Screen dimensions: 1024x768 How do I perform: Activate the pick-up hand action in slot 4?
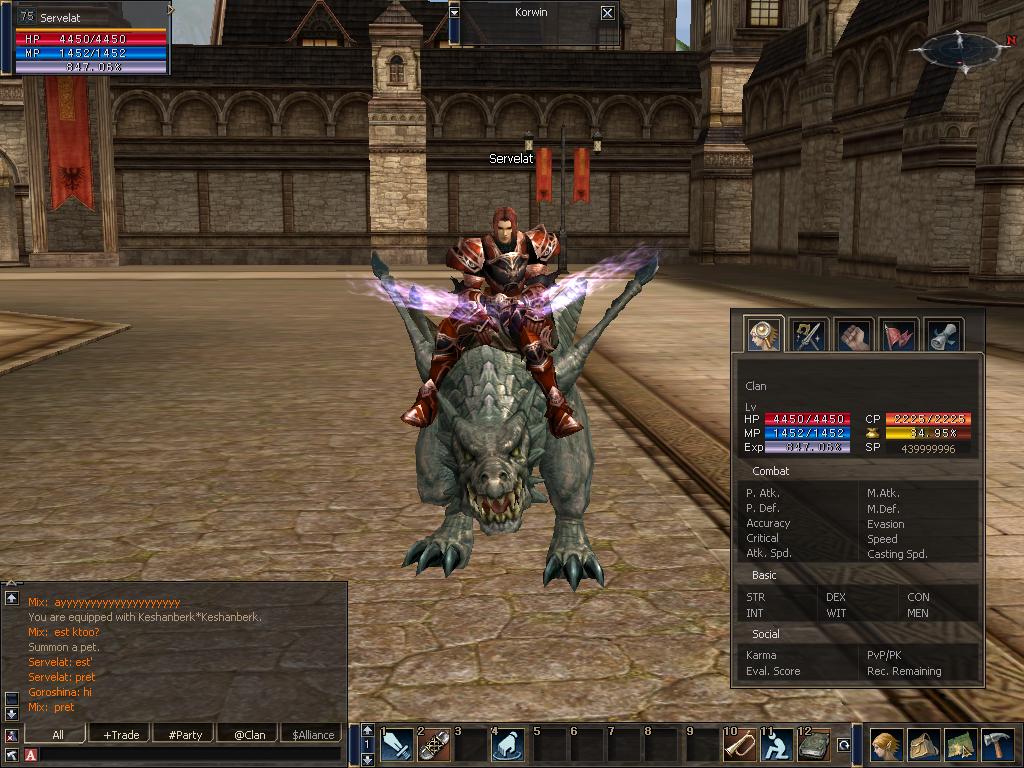click(x=509, y=746)
